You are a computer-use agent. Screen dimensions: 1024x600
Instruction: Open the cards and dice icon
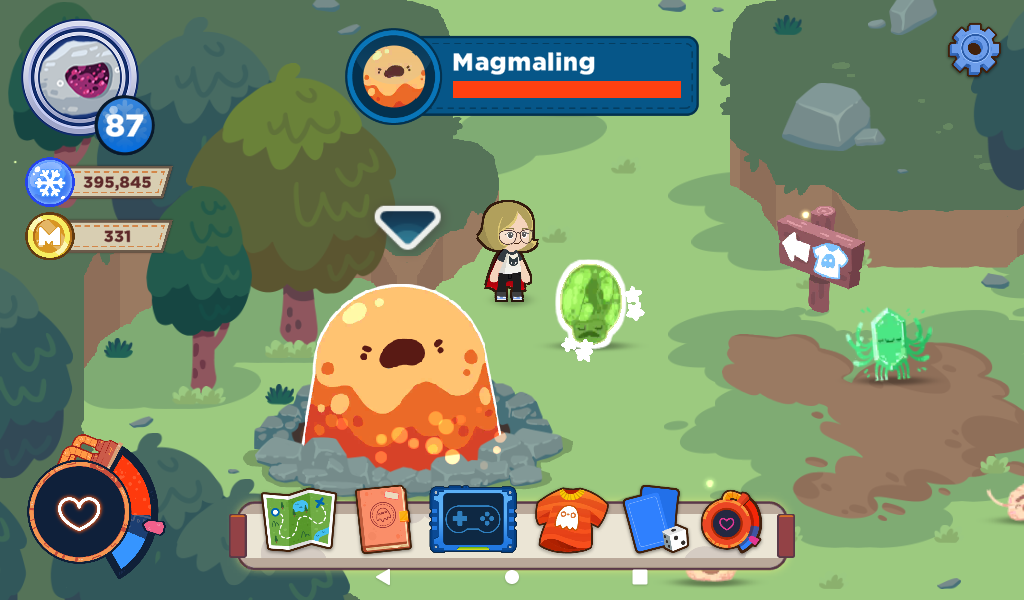point(655,520)
